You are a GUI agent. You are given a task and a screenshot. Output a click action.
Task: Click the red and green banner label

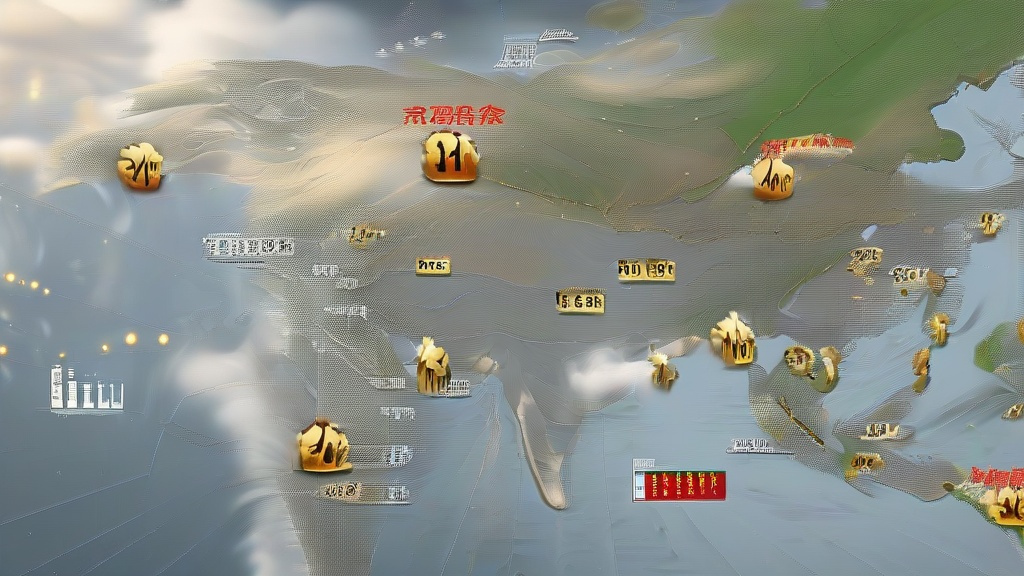(x=680, y=485)
